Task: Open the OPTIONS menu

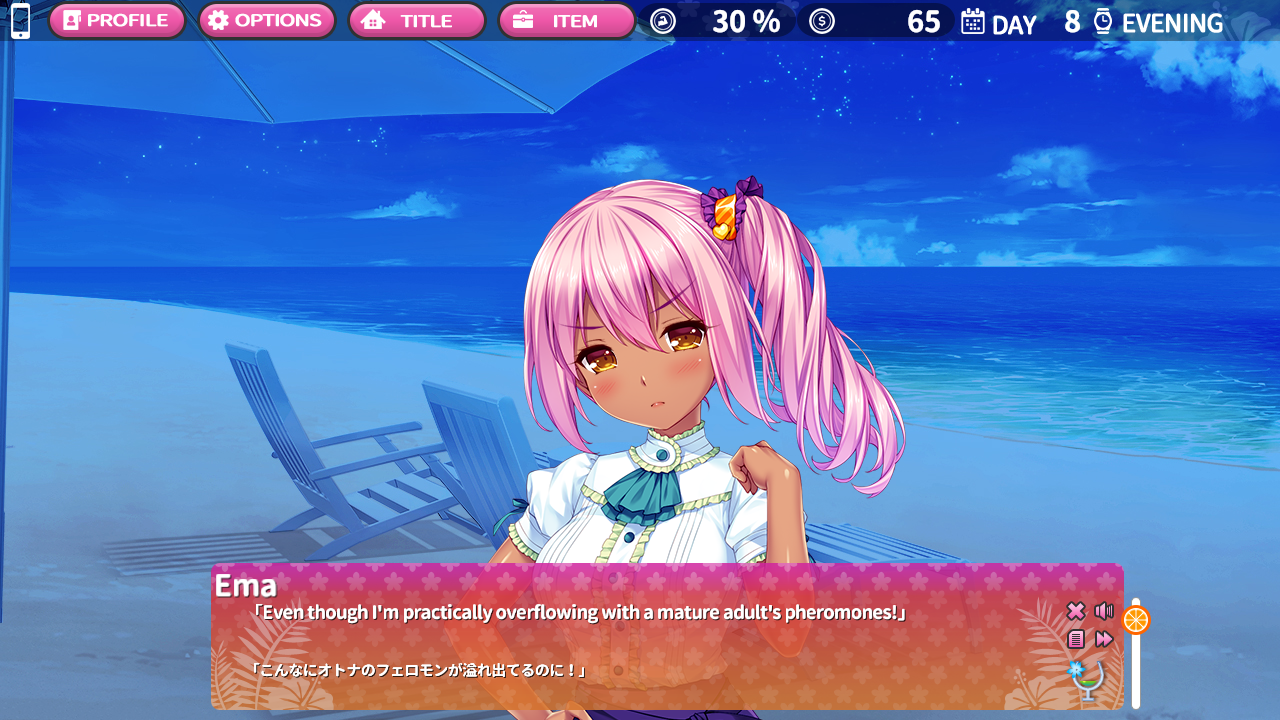Action: tap(266, 21)
